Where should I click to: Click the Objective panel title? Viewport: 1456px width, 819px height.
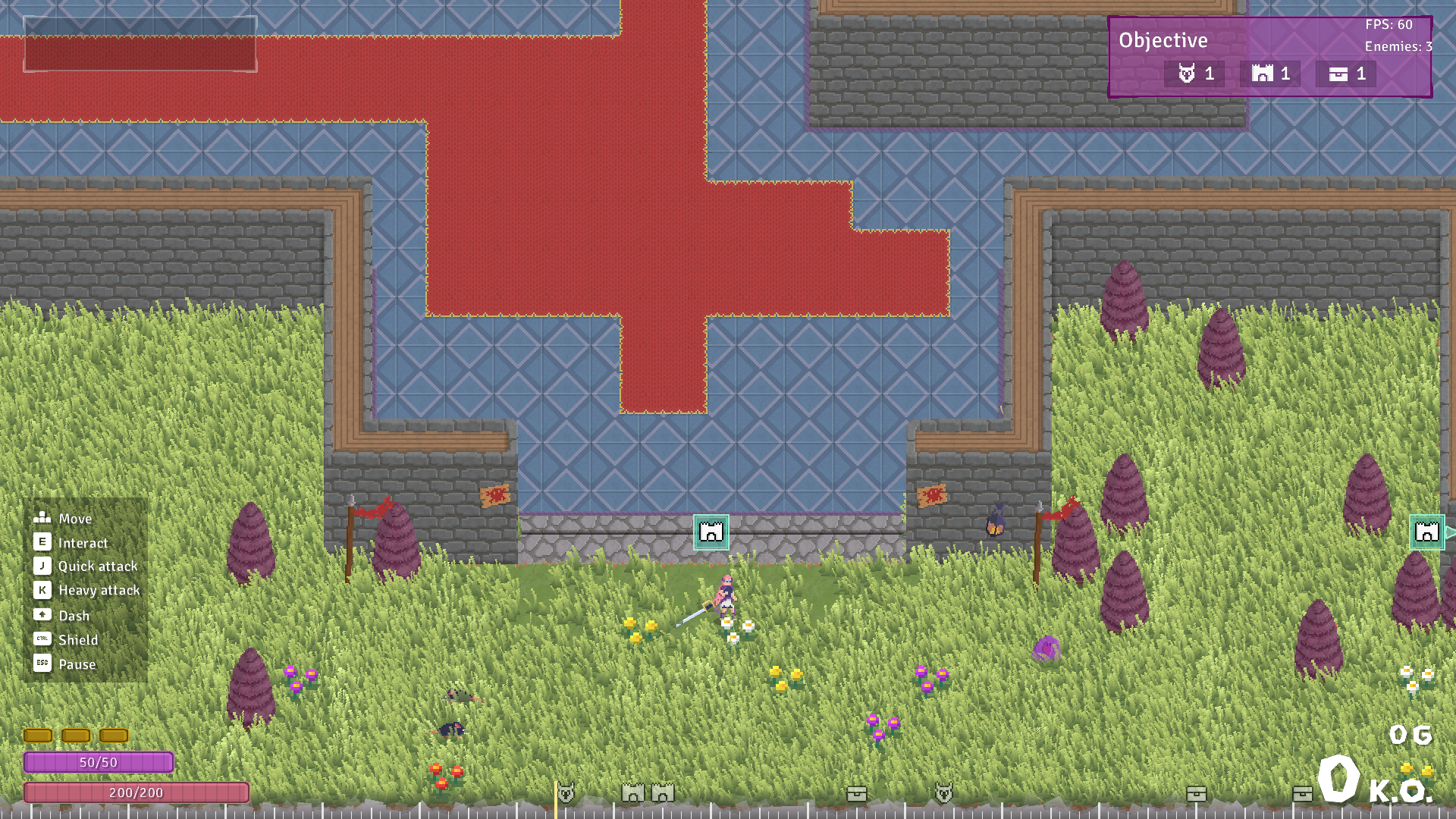pyautogui.click(x=1163, y=40)
